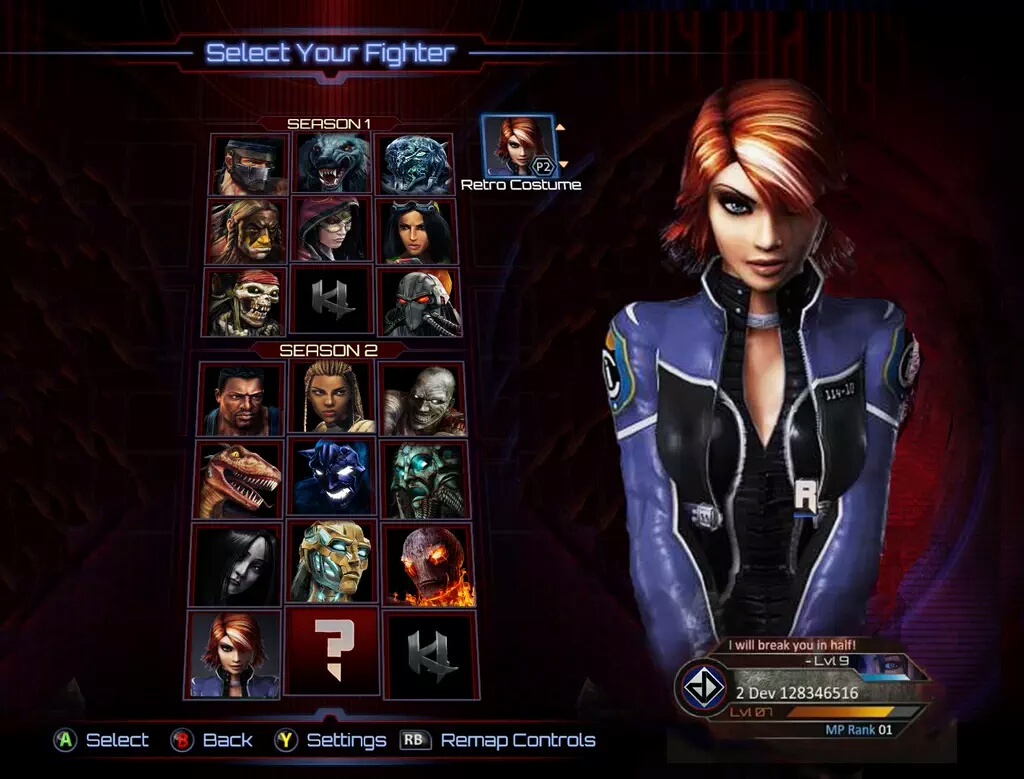1024x779 pixels.
Task: Select the red question mark tile
Action: tap(332, 653)
